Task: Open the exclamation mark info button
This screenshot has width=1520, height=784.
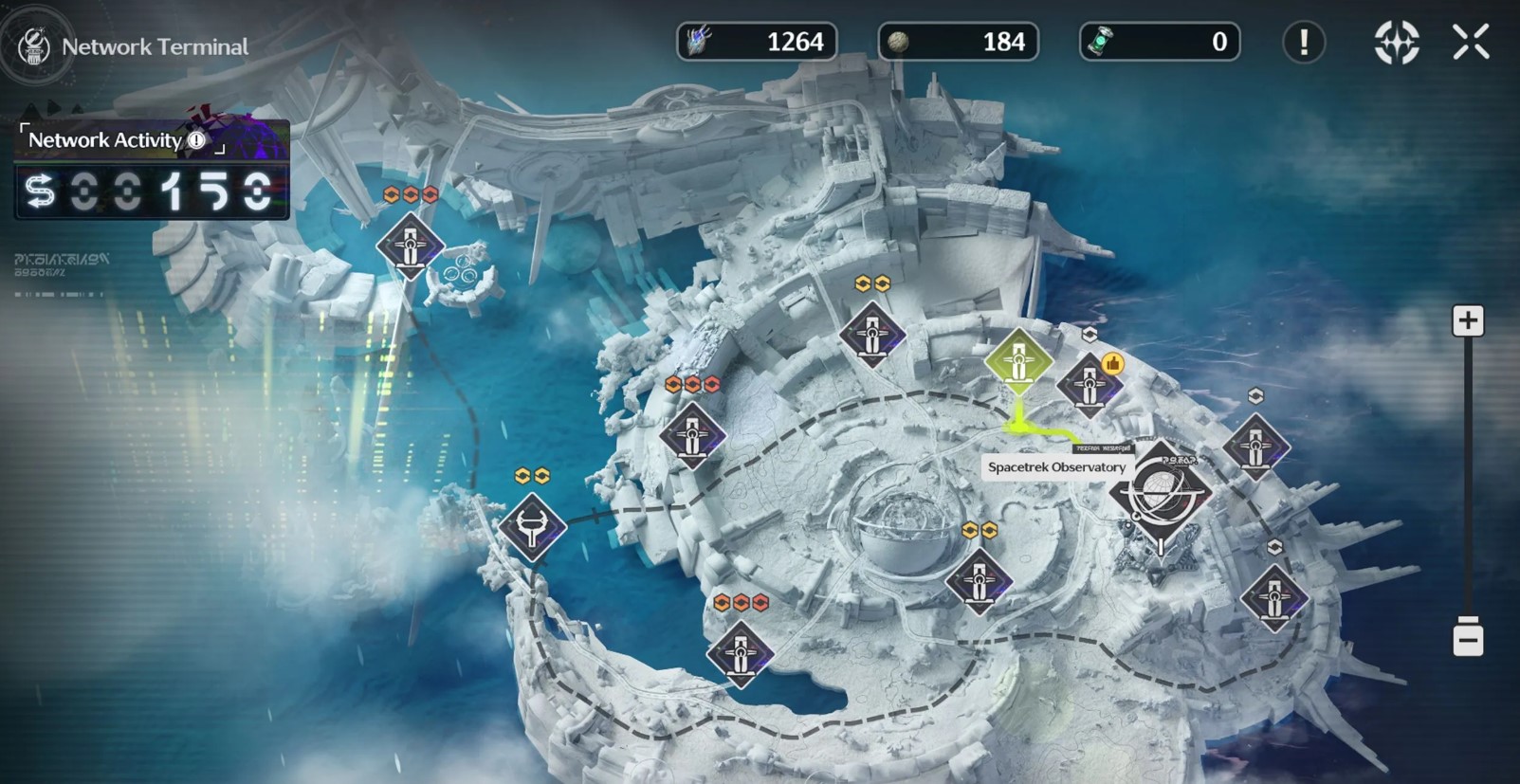Action: pos(1304,43)
